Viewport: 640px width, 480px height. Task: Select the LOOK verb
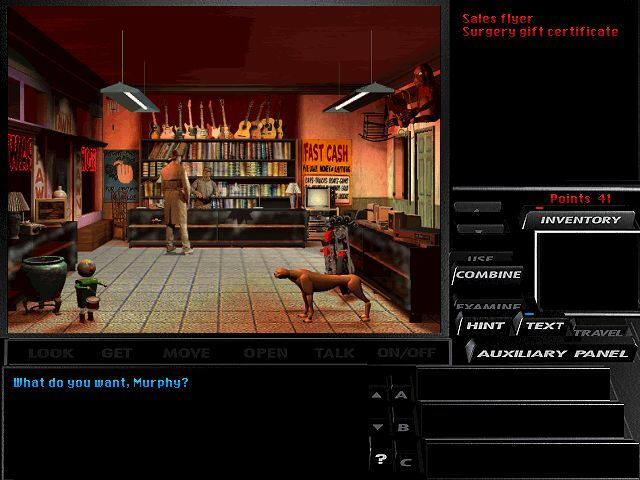point(51,353)
